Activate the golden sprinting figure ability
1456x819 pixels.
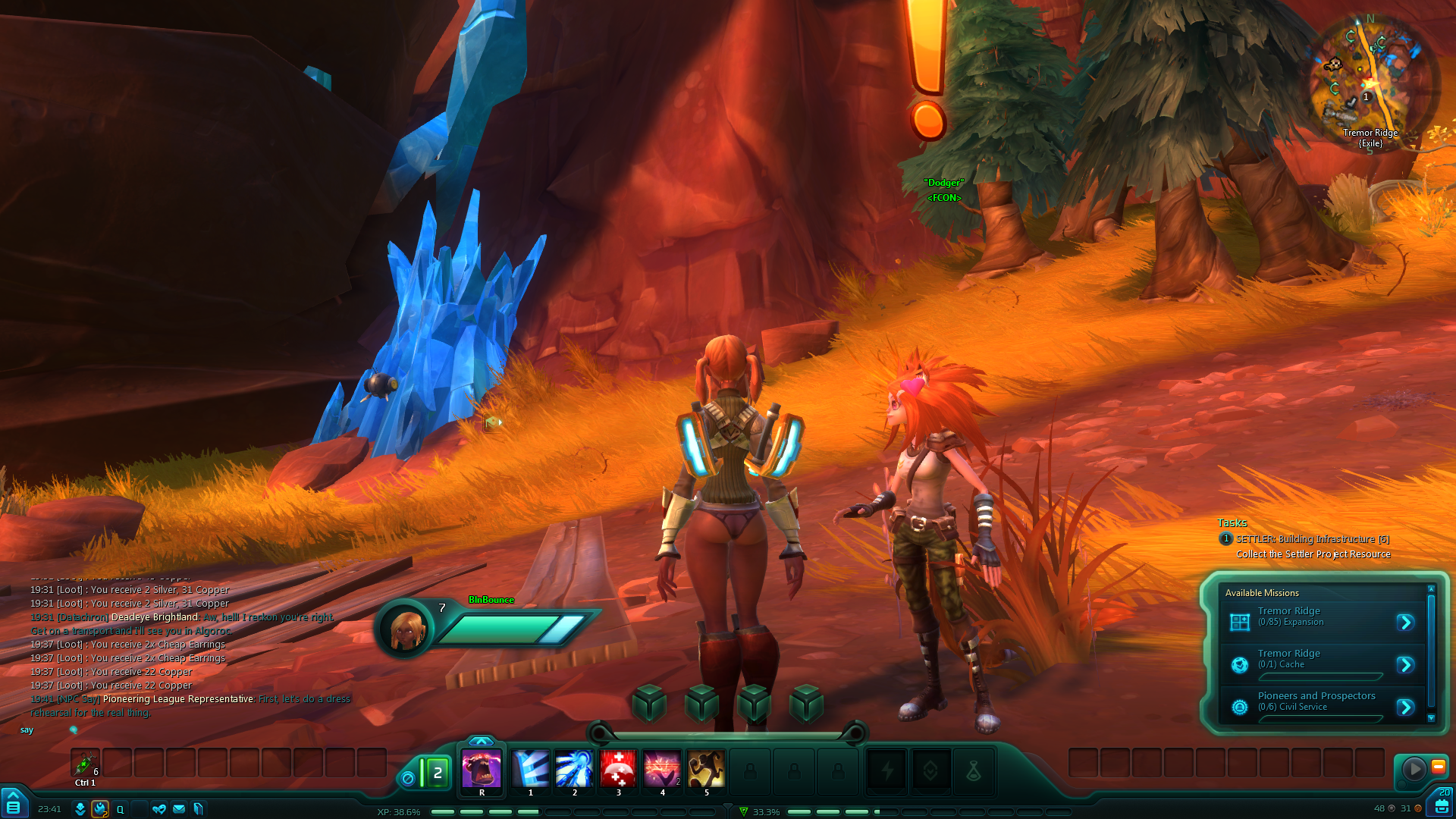(706, 769)
